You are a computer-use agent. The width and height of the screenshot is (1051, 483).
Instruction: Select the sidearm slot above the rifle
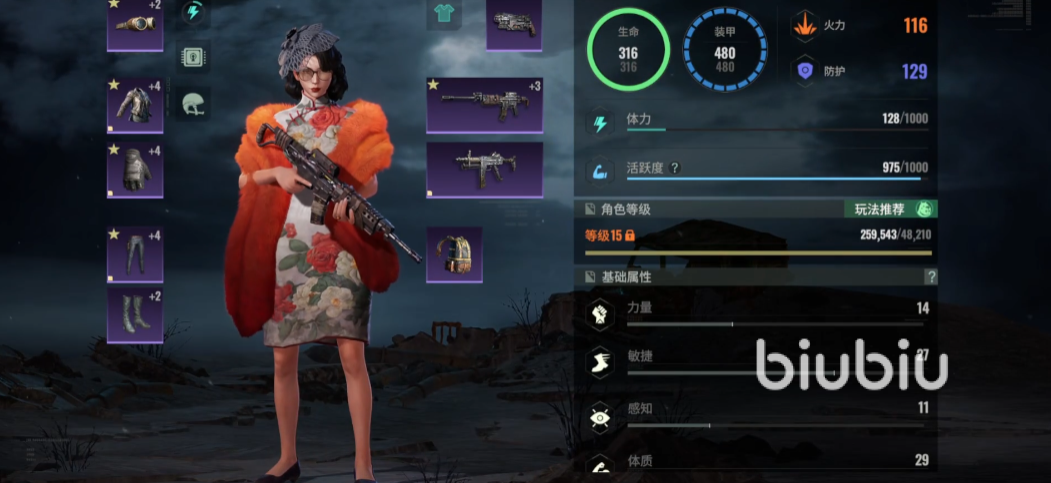click(514, 24)
